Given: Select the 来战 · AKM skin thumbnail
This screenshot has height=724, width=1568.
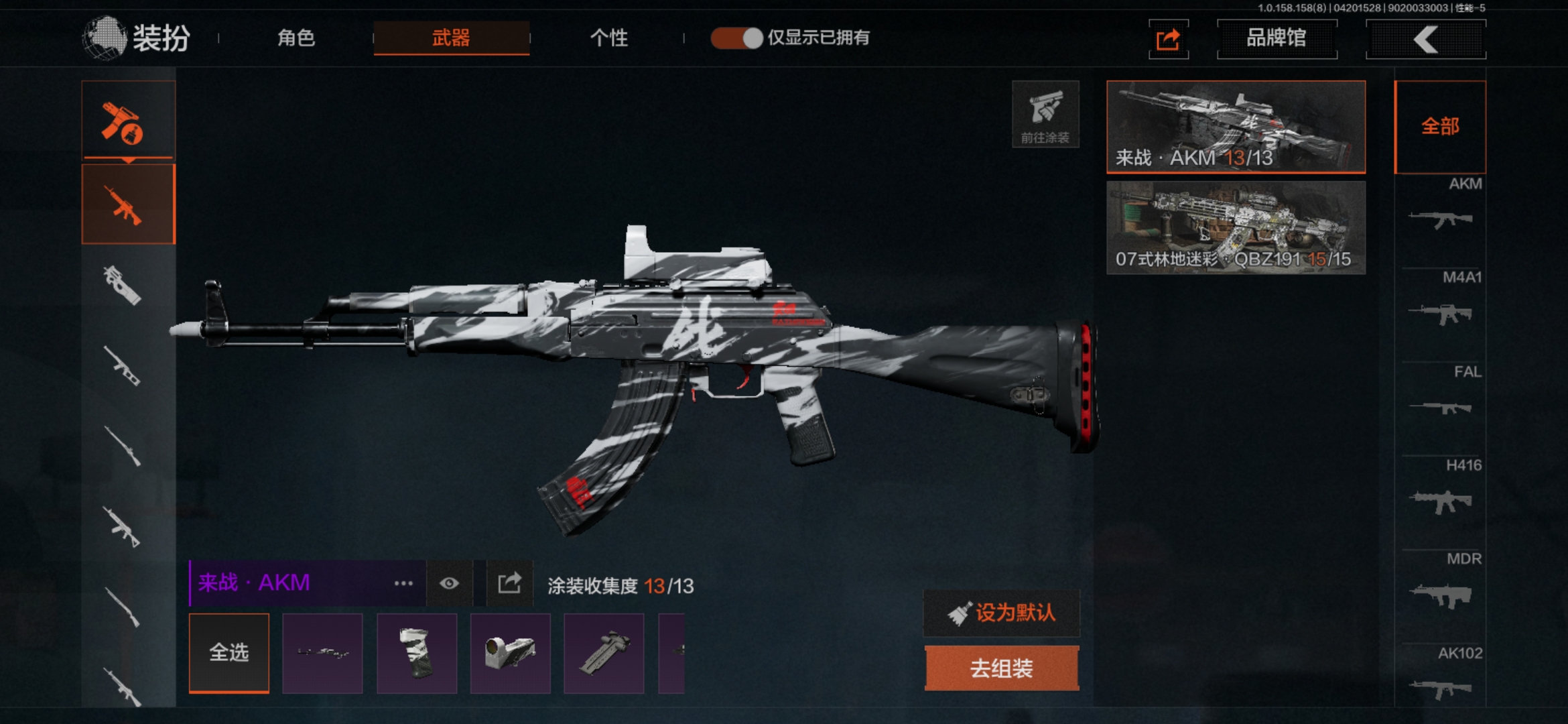Looking at the screenshot, I should click(x=1236, y=127).
